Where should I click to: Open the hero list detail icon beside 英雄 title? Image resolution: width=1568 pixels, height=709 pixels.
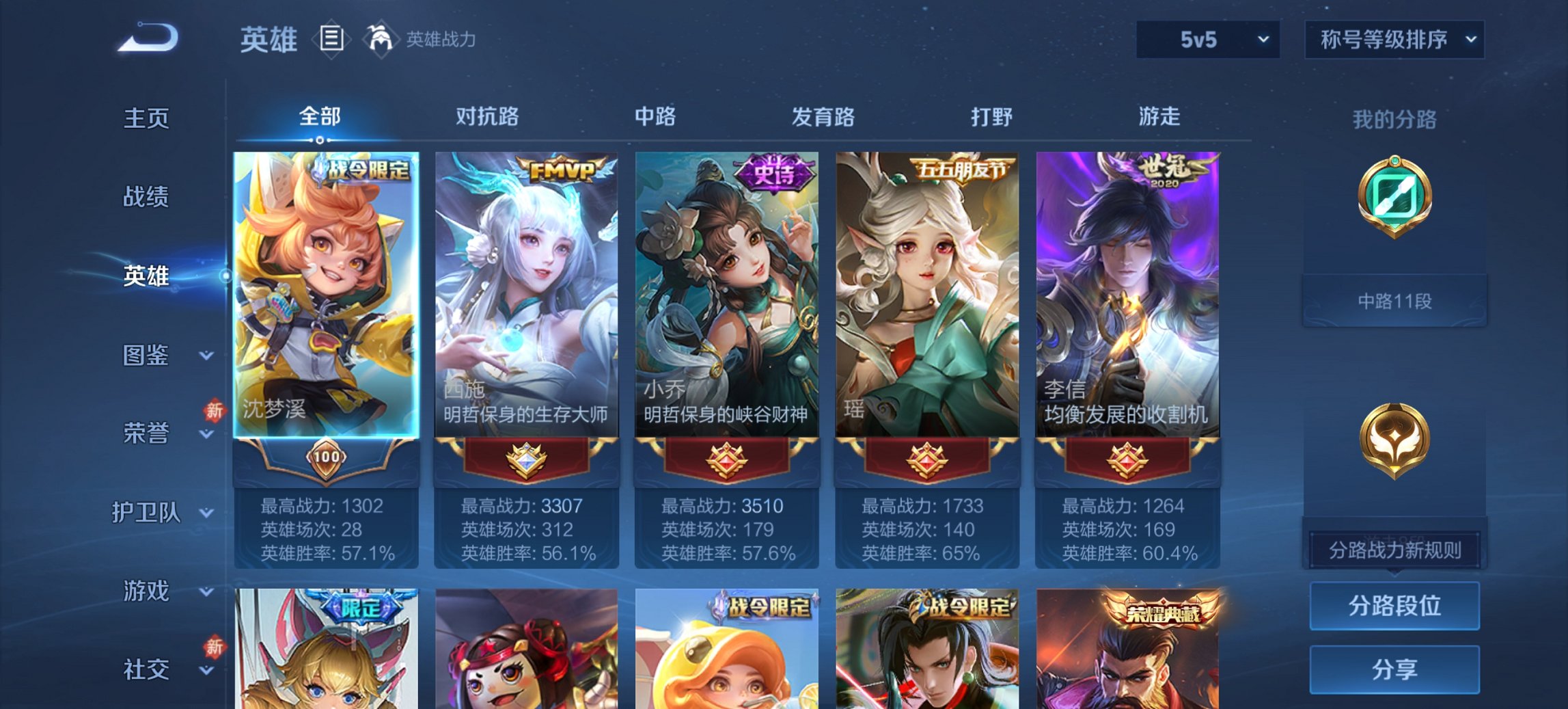pos(331,40)
